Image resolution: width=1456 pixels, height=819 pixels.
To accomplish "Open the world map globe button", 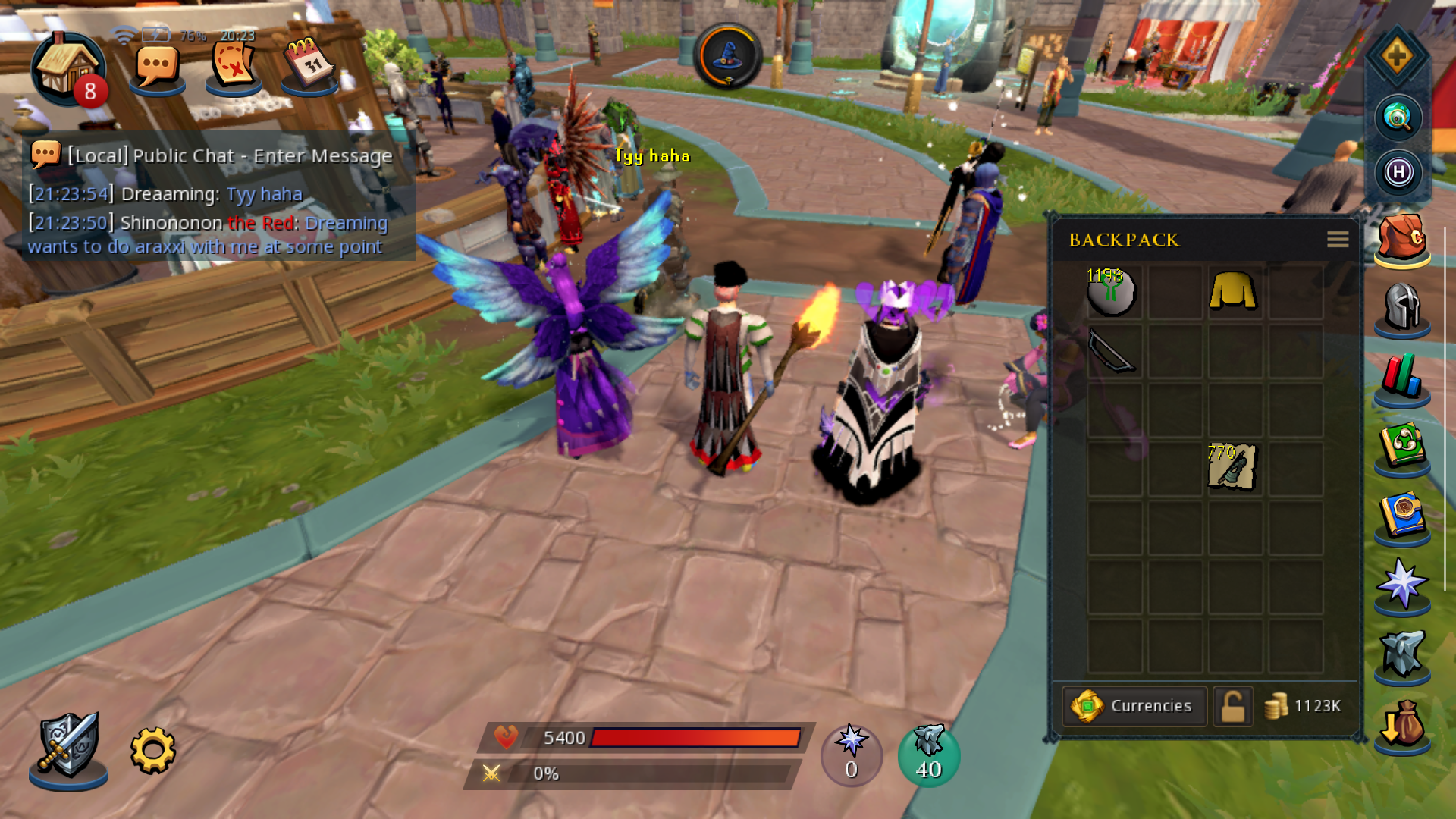I will pos(1398,118).
